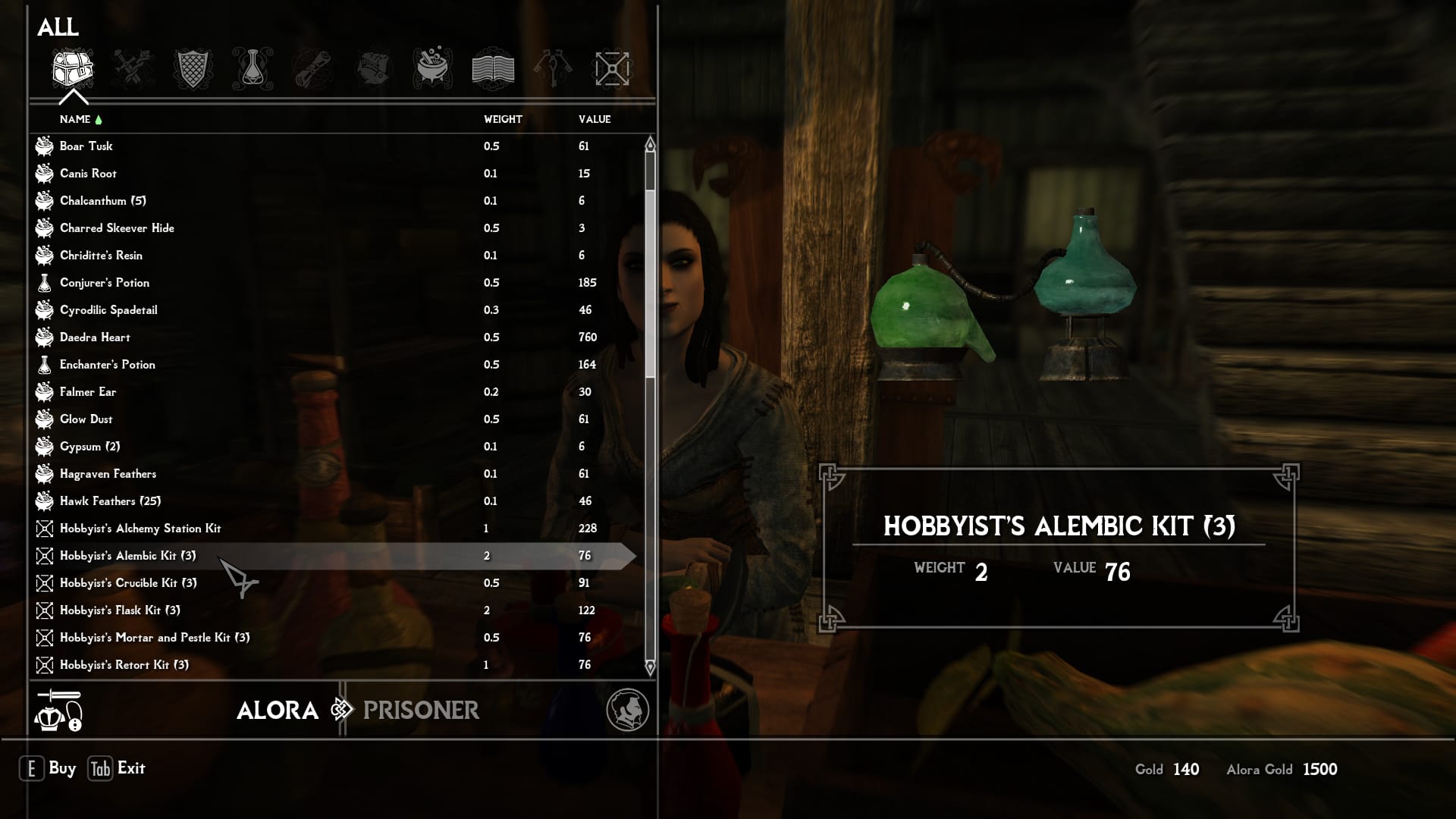
Task: Choose the Boar Tusk item
Action: coord(86,146)
